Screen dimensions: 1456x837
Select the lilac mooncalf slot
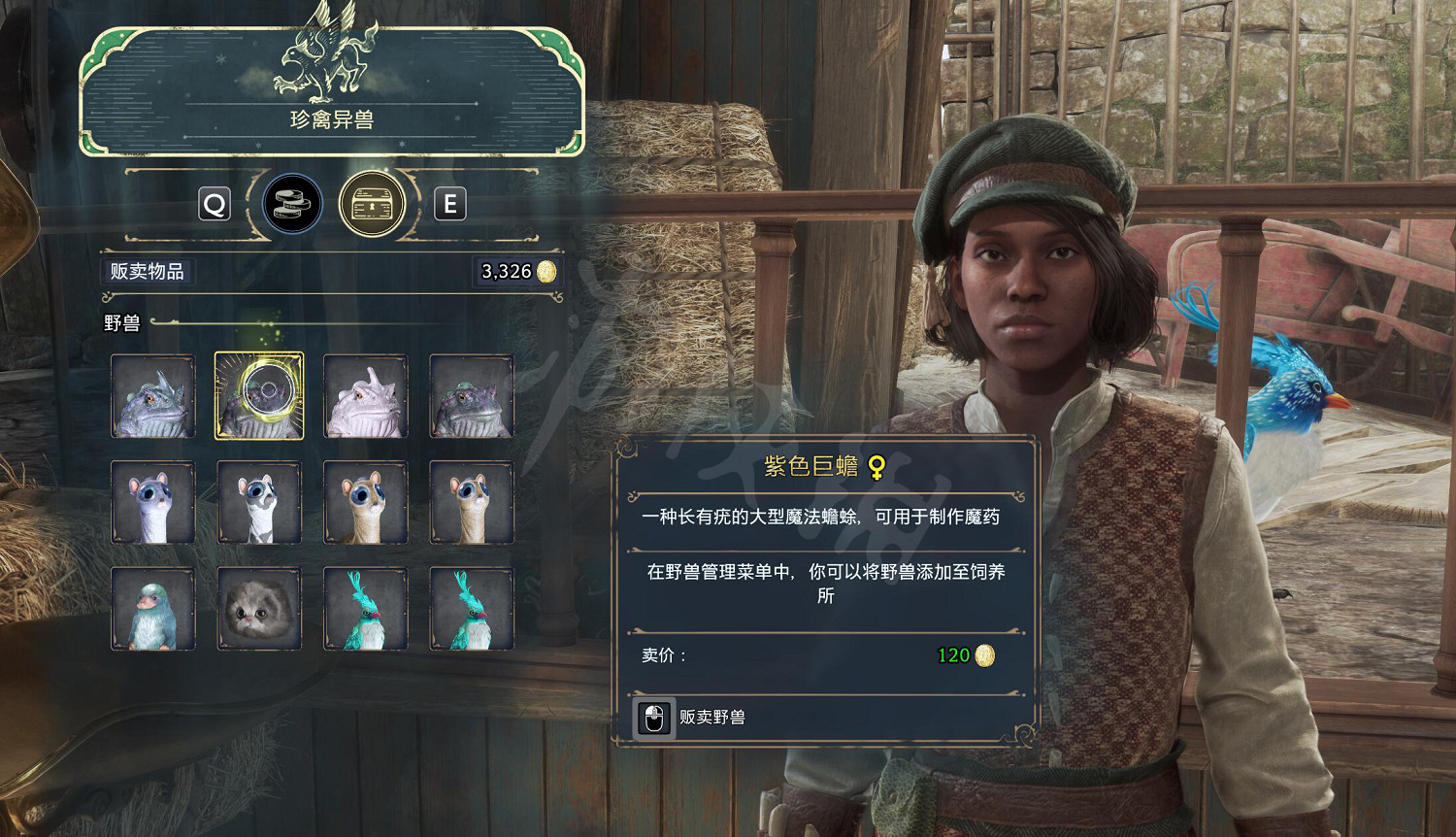point(153,502)
